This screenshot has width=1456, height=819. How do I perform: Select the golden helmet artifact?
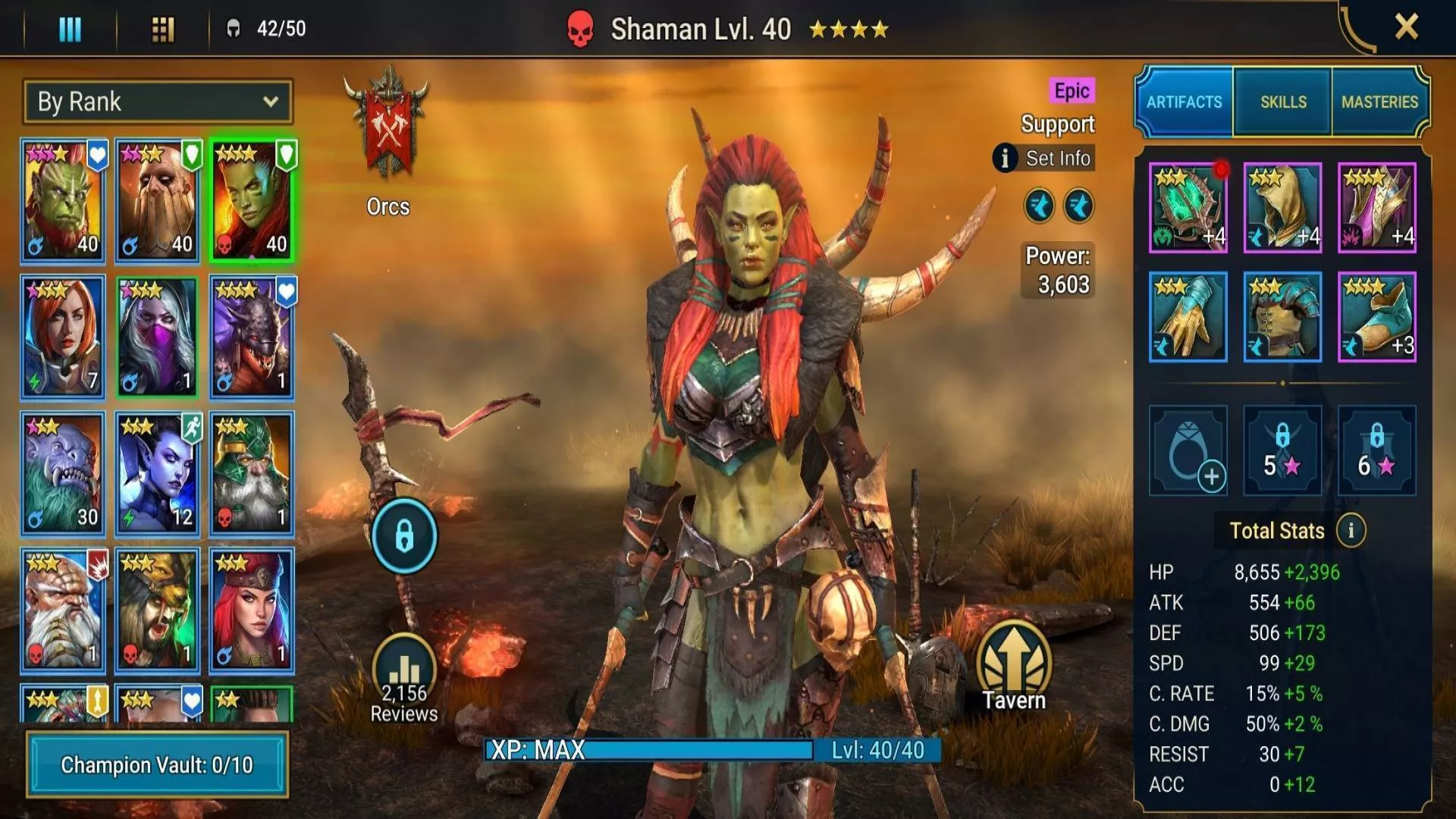click(1282, 207)
